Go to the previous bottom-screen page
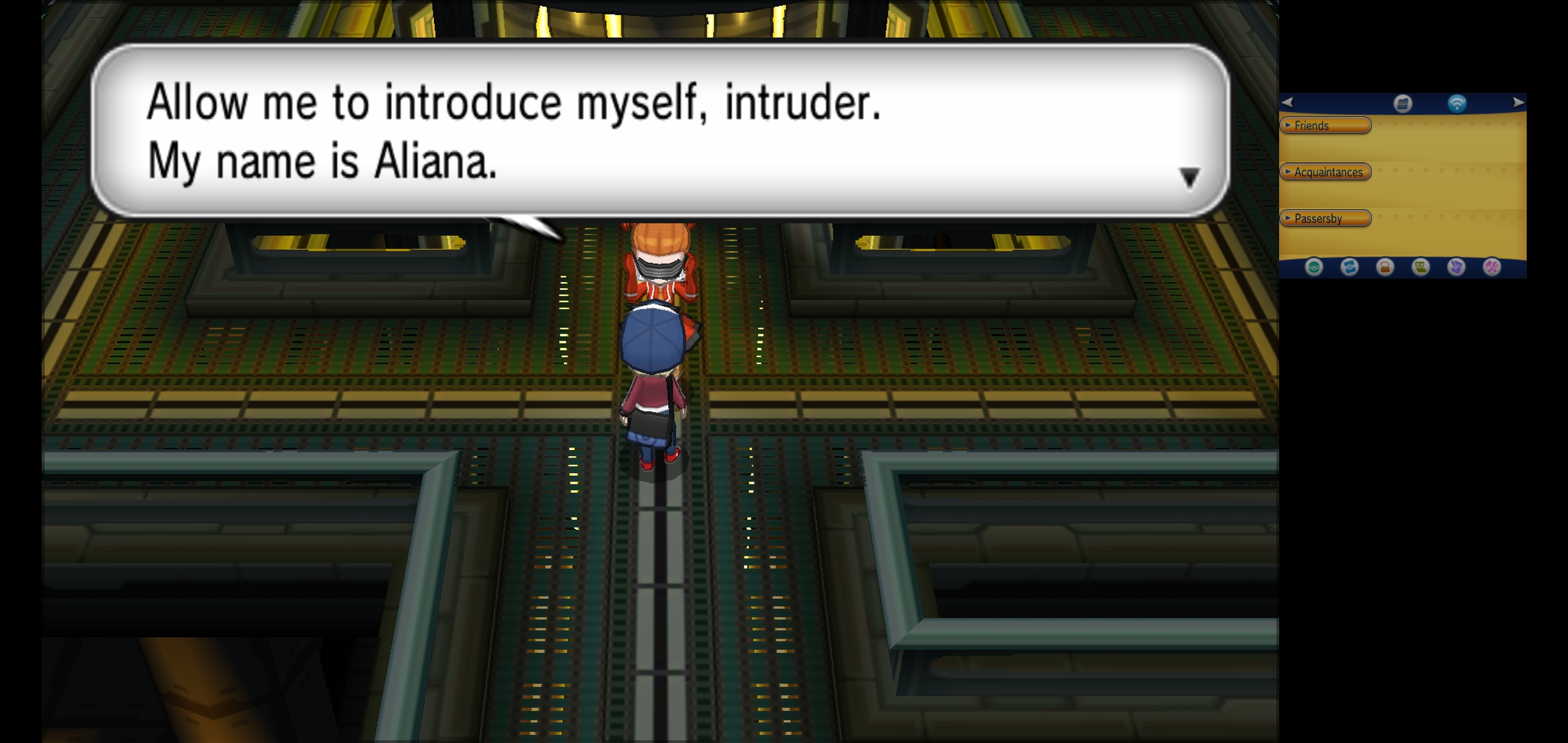The width and height of the screenshot is (1568, 743). [x=1287, y=103]
